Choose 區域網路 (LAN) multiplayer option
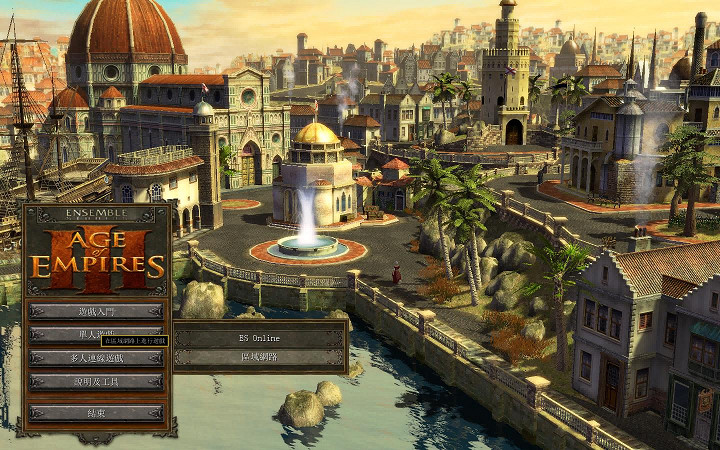720x450 pixels. [259, 357]
